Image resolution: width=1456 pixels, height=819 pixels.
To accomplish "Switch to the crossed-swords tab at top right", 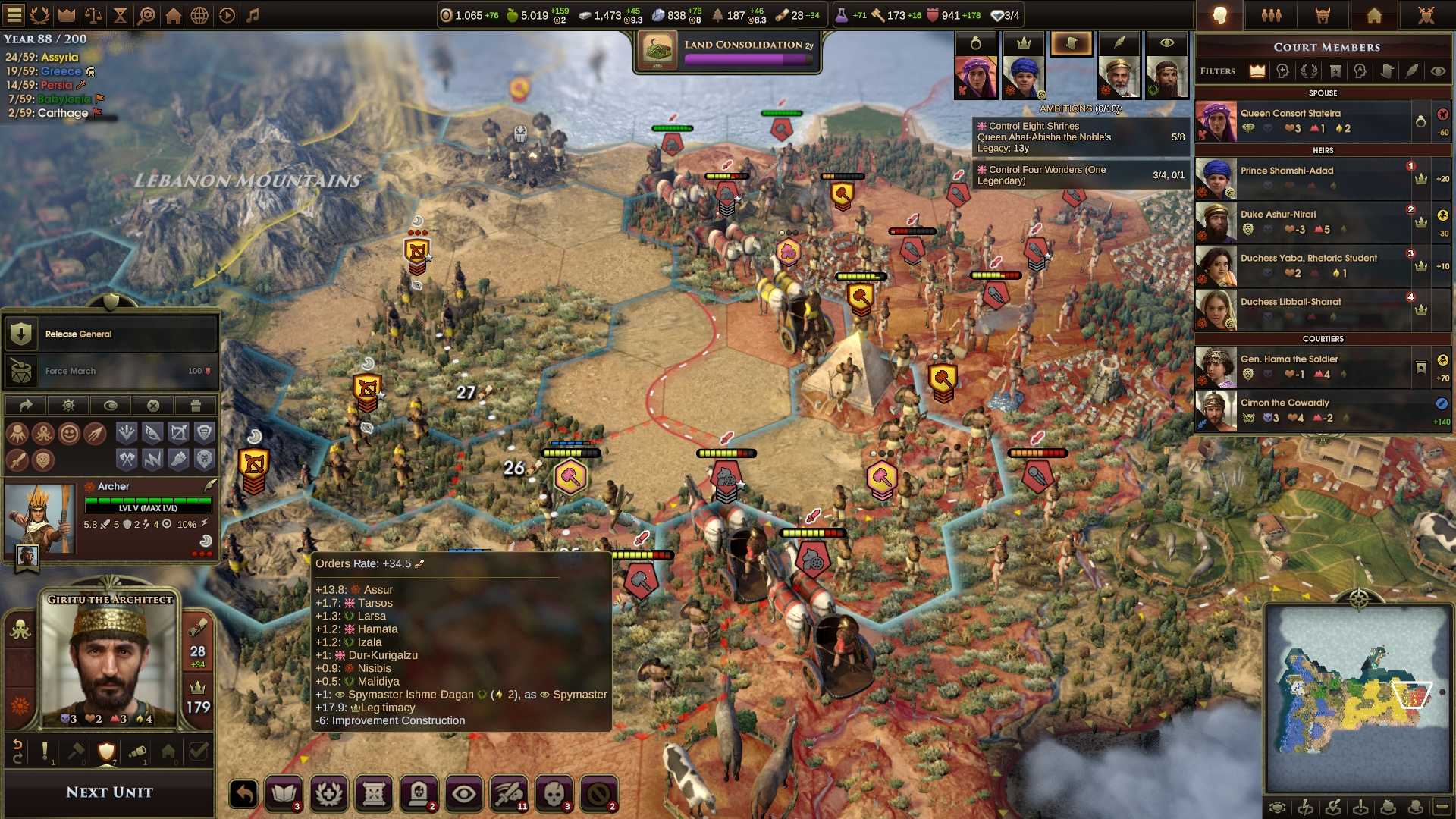I will (1426, 15).
